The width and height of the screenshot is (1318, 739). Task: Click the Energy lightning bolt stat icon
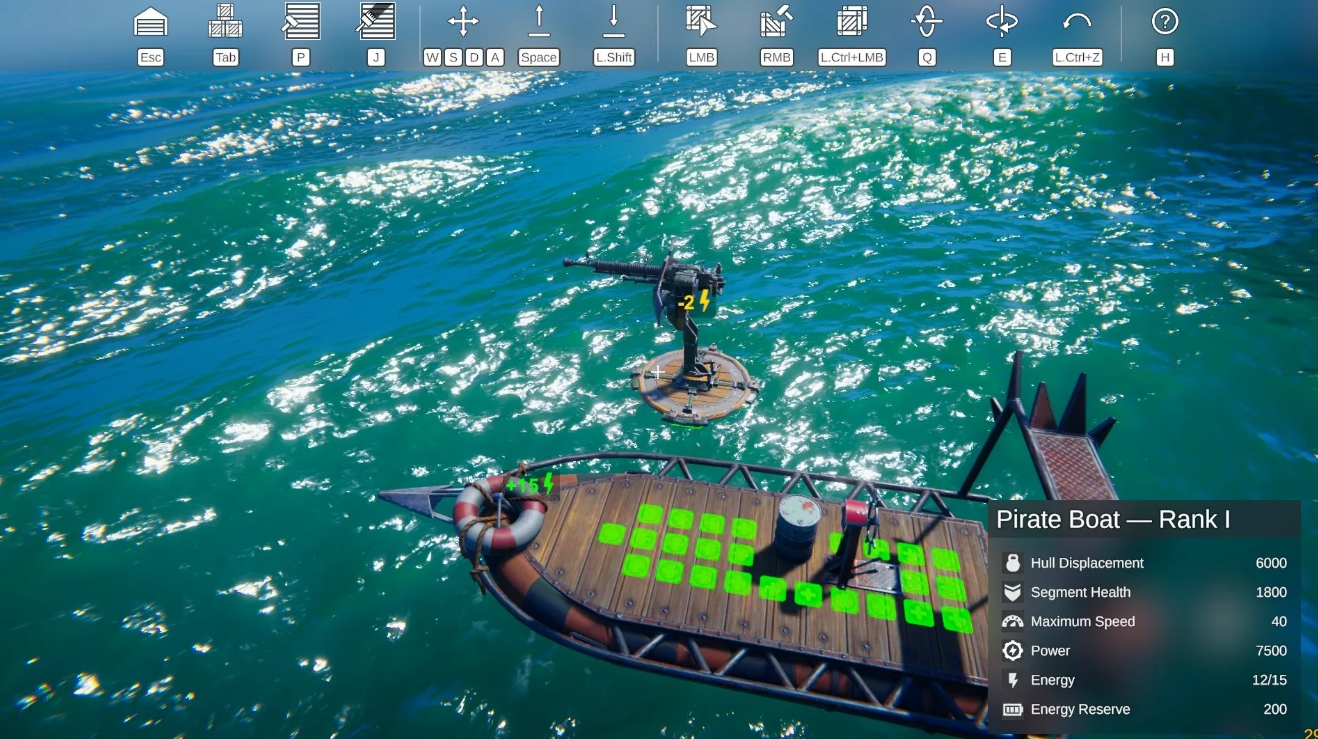[x=1012, y=680]
